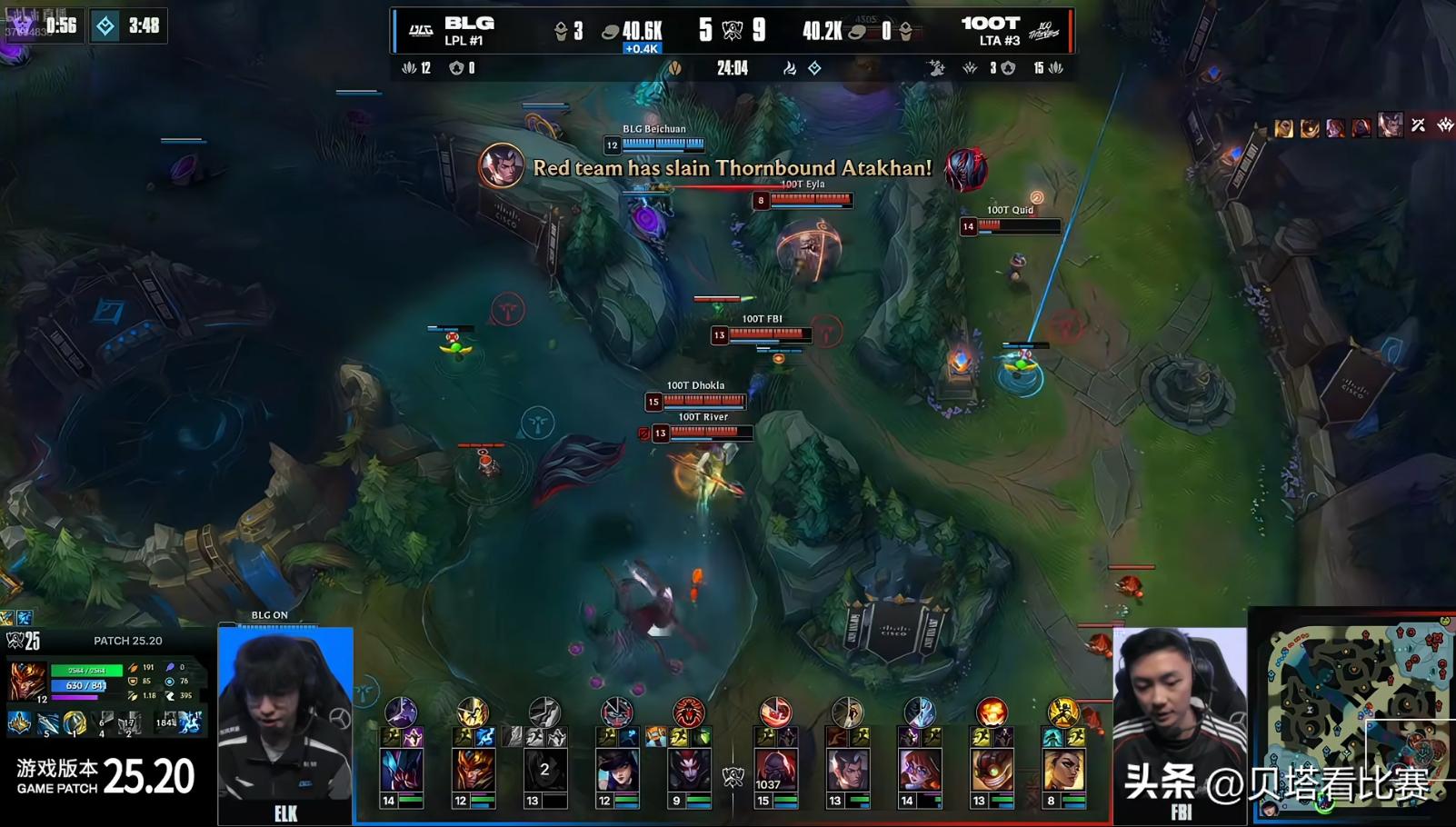Viewport: 1456px width, 827px height.
Task: Choose the Ziggs champion portrait
Action: [x=992, y=770]
